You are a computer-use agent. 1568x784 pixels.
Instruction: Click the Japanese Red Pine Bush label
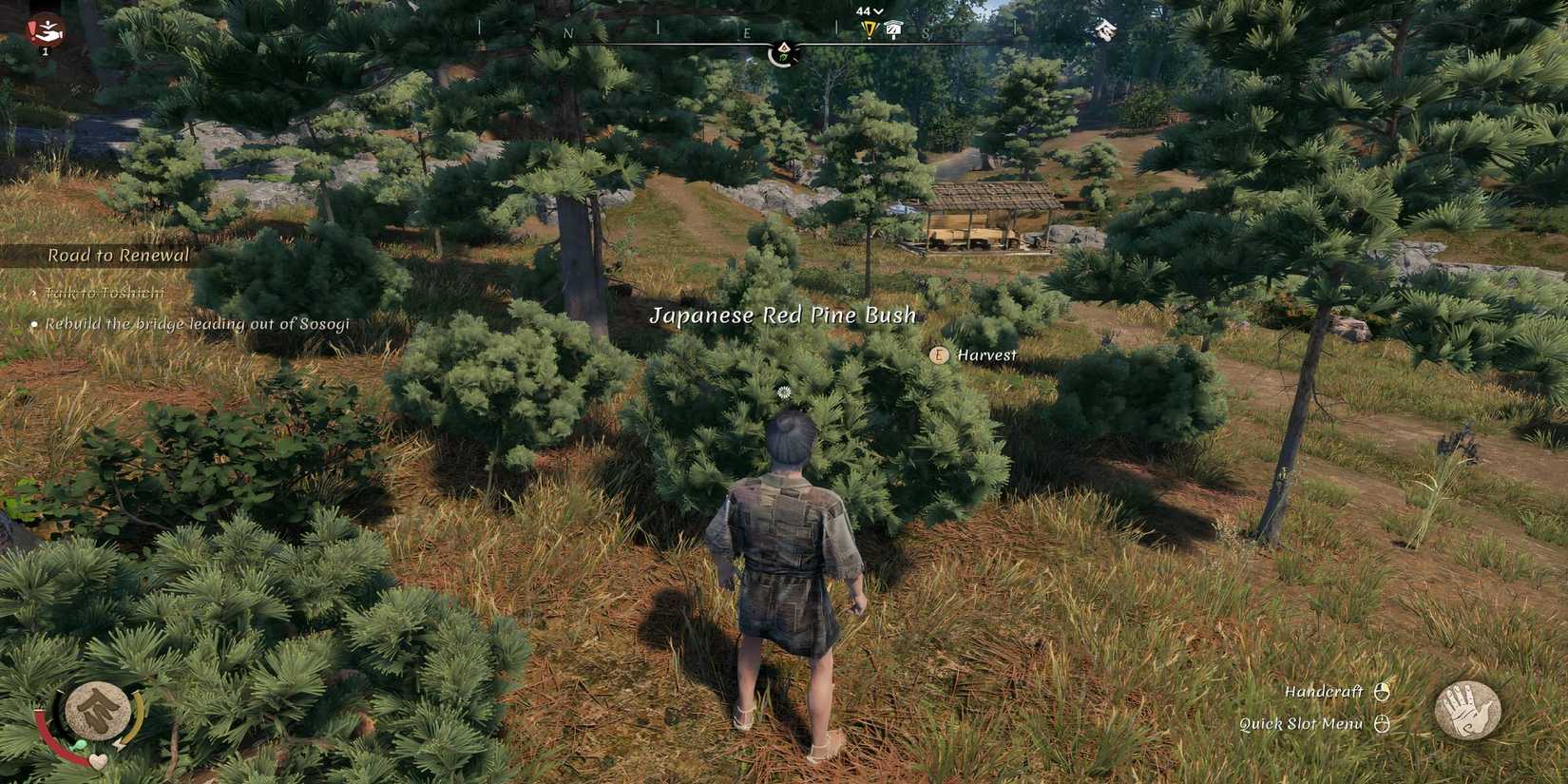pos(783,315)
